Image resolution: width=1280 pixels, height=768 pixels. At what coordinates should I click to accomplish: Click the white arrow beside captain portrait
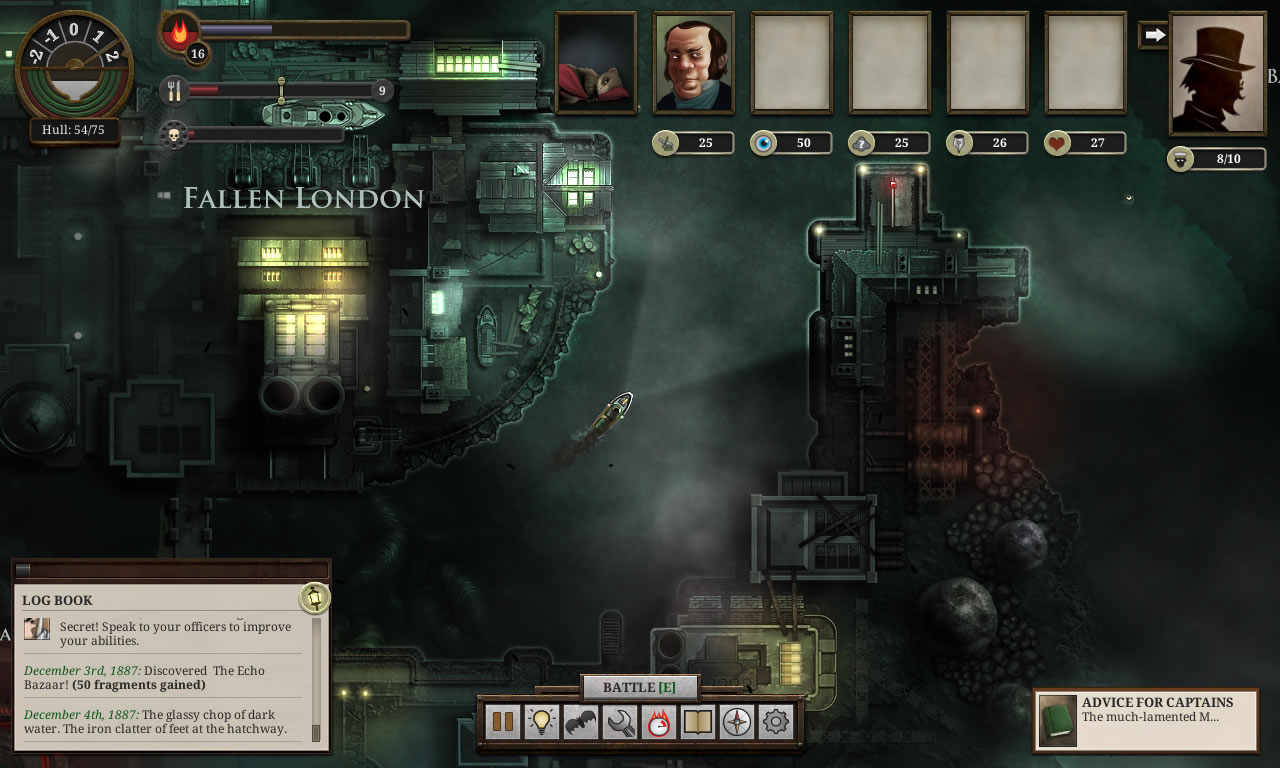click(x=1155, y=35)
